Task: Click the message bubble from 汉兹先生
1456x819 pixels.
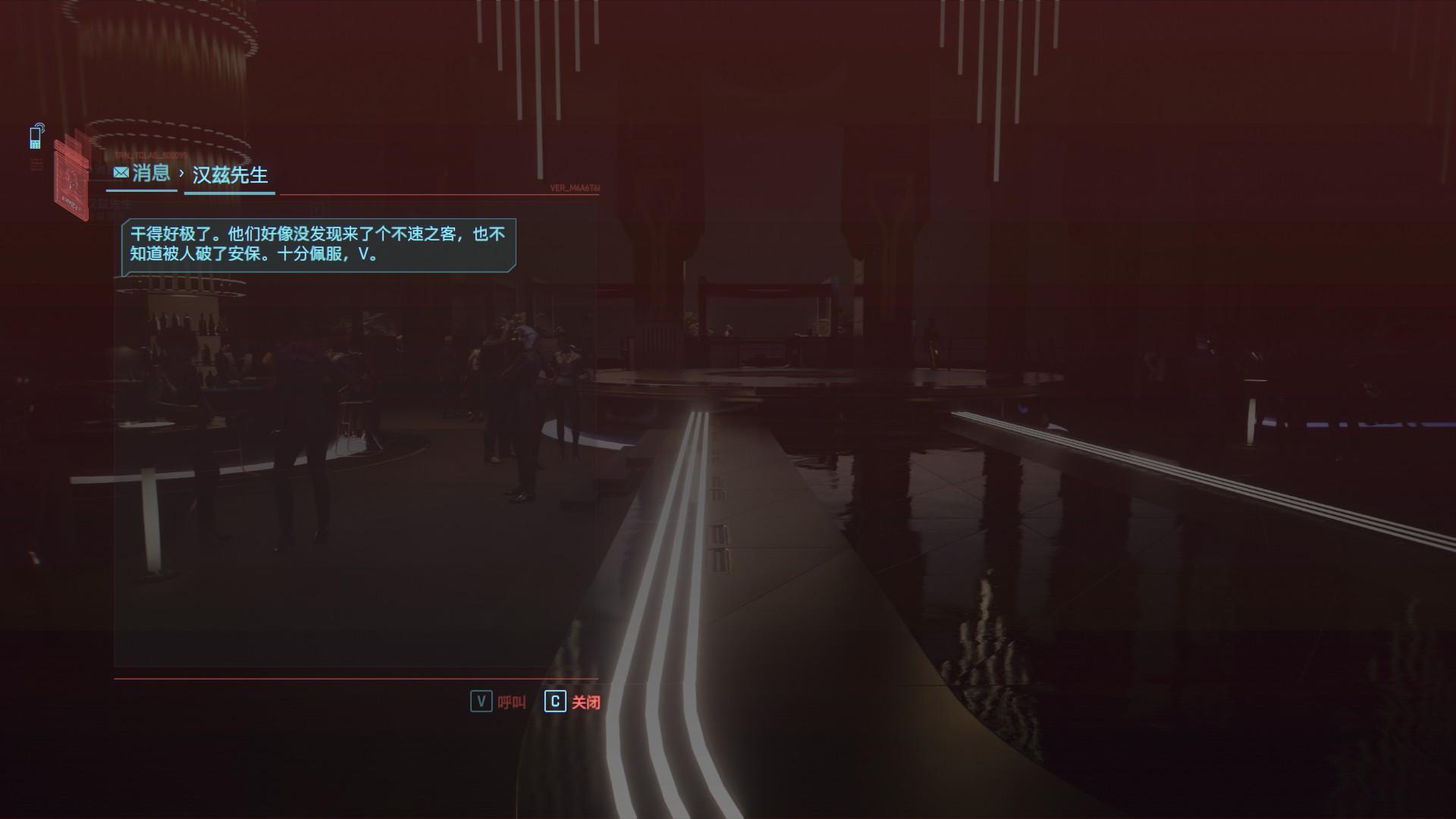Action: click(318, 244)
